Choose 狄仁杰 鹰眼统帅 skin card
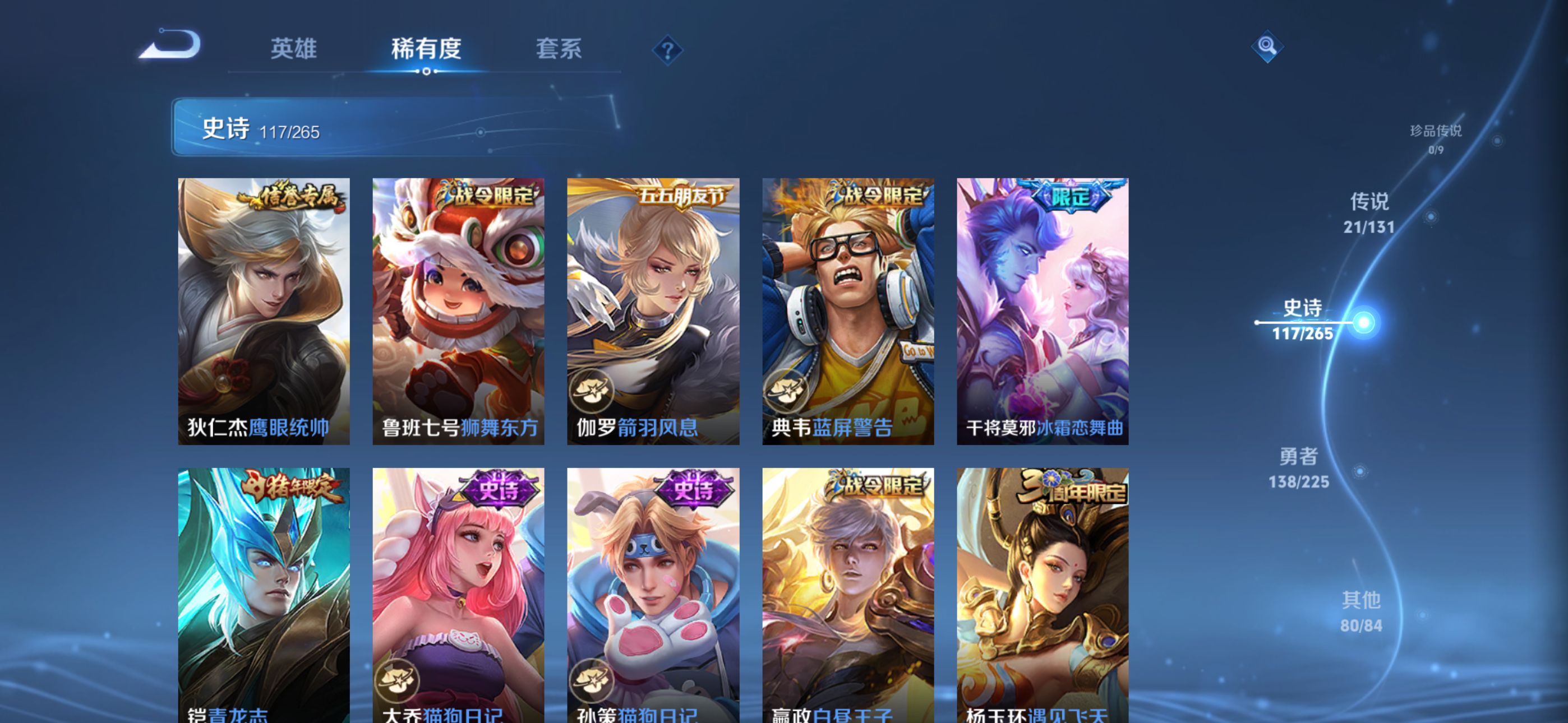The width and height of the screenshot is (1568, 723). click(x=264, y=310)
